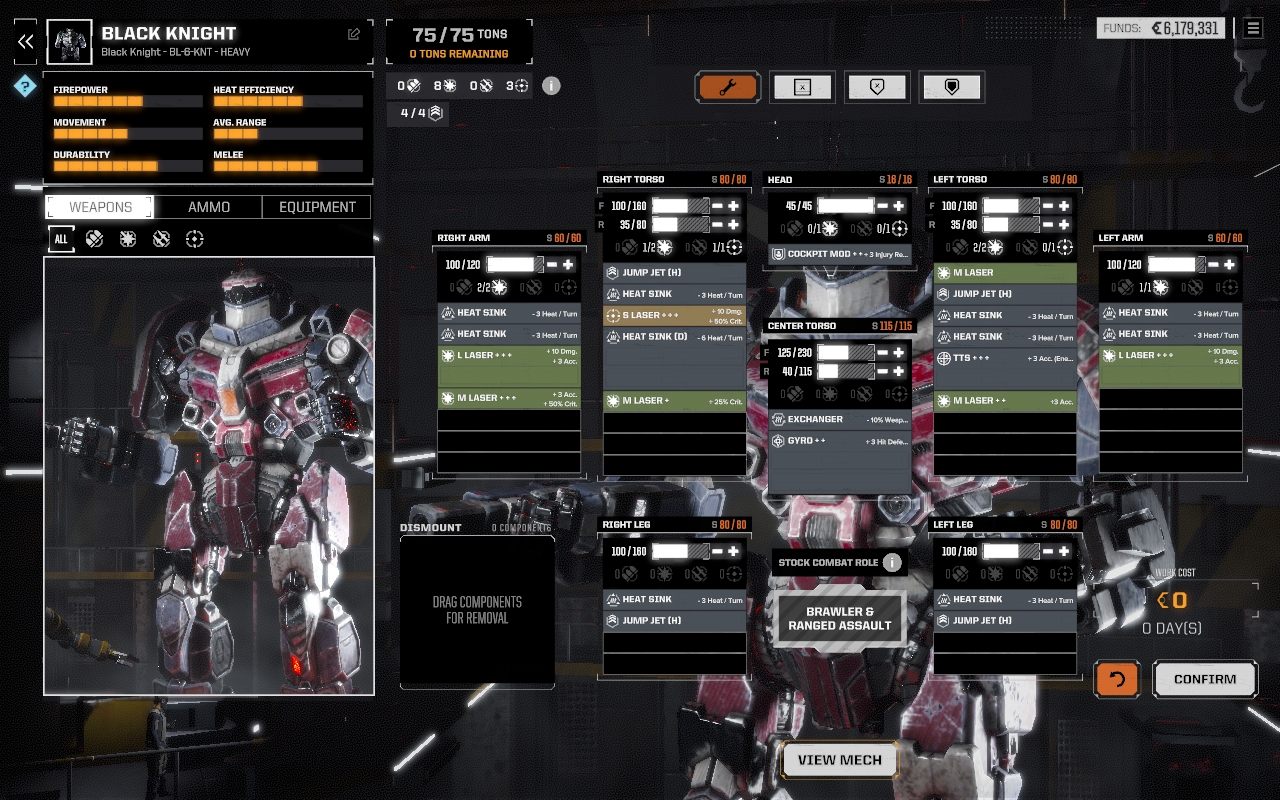Viewport: 1280px width, 800px height.
Task: Pick the Gyro in Center Torso
Action: coord(840,441)
